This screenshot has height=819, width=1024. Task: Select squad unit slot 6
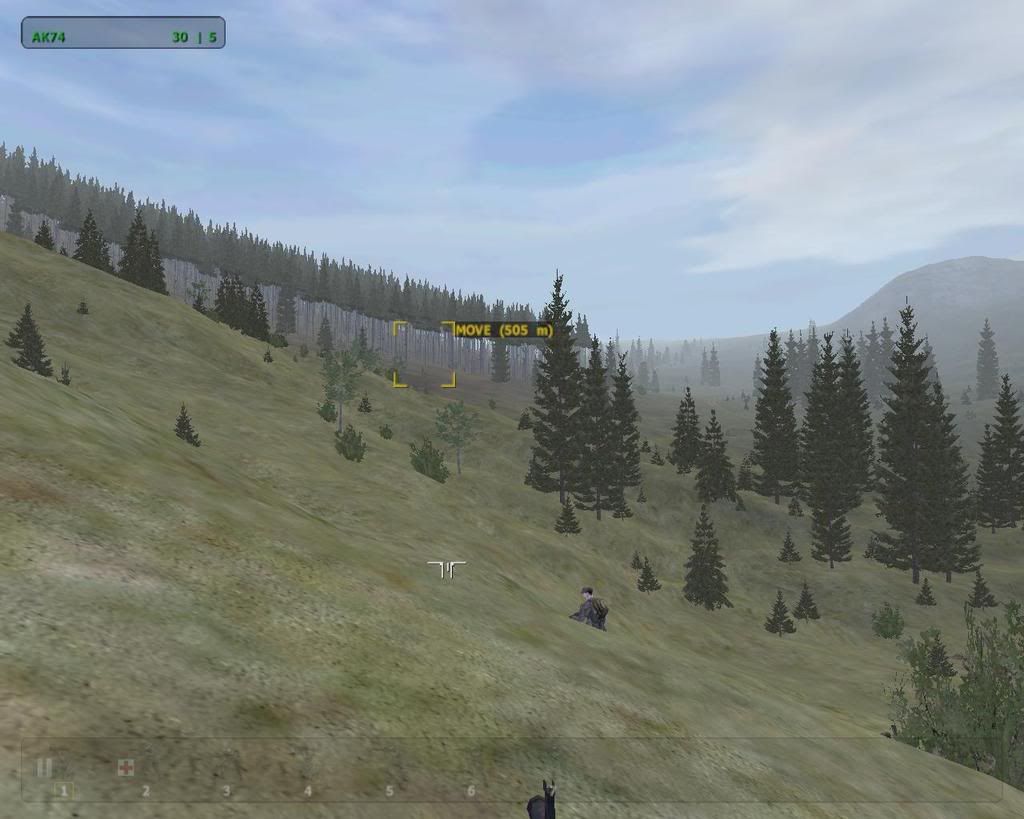[x=471, y=791]
